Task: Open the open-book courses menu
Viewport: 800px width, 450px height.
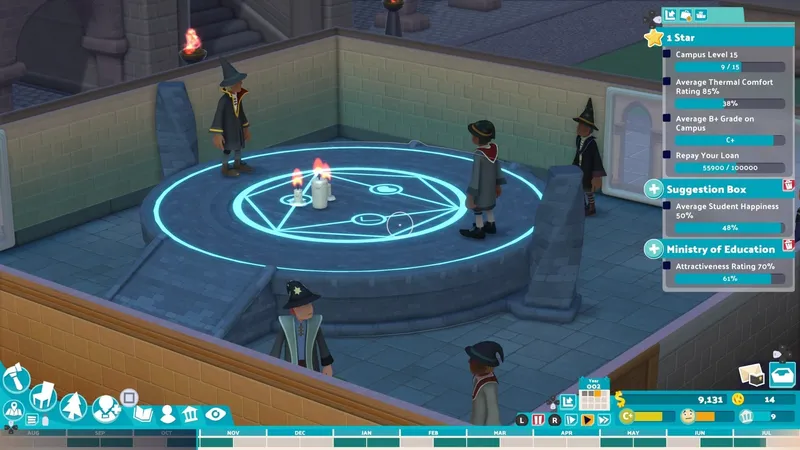Action: [142, 414]
